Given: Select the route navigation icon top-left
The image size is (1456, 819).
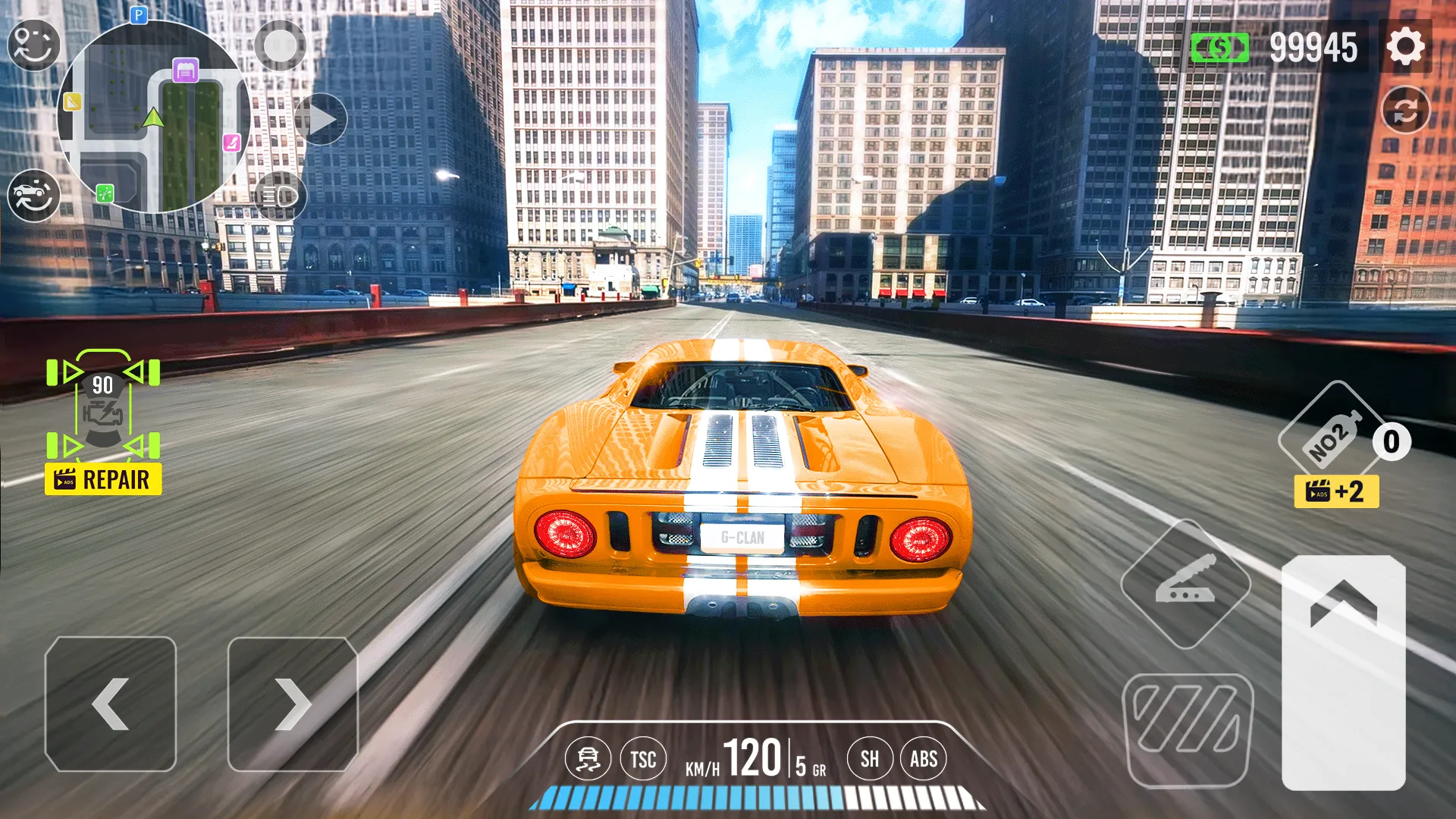Looking at the screenshot, I should point(34,45).
